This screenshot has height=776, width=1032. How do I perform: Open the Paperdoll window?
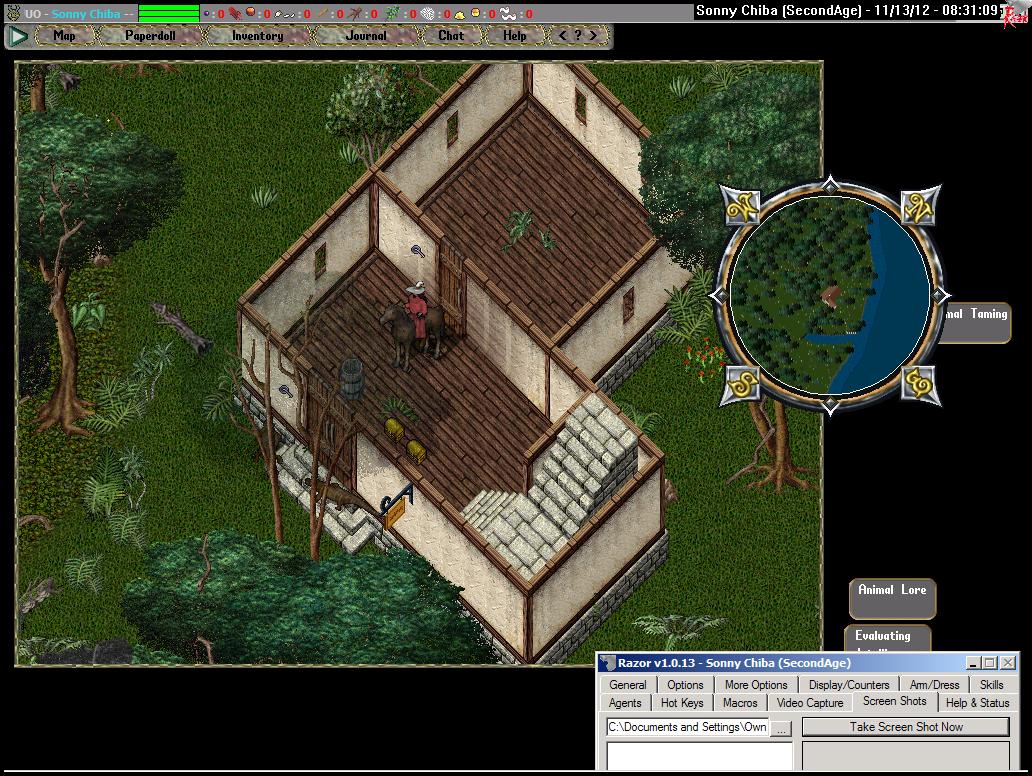150,36
